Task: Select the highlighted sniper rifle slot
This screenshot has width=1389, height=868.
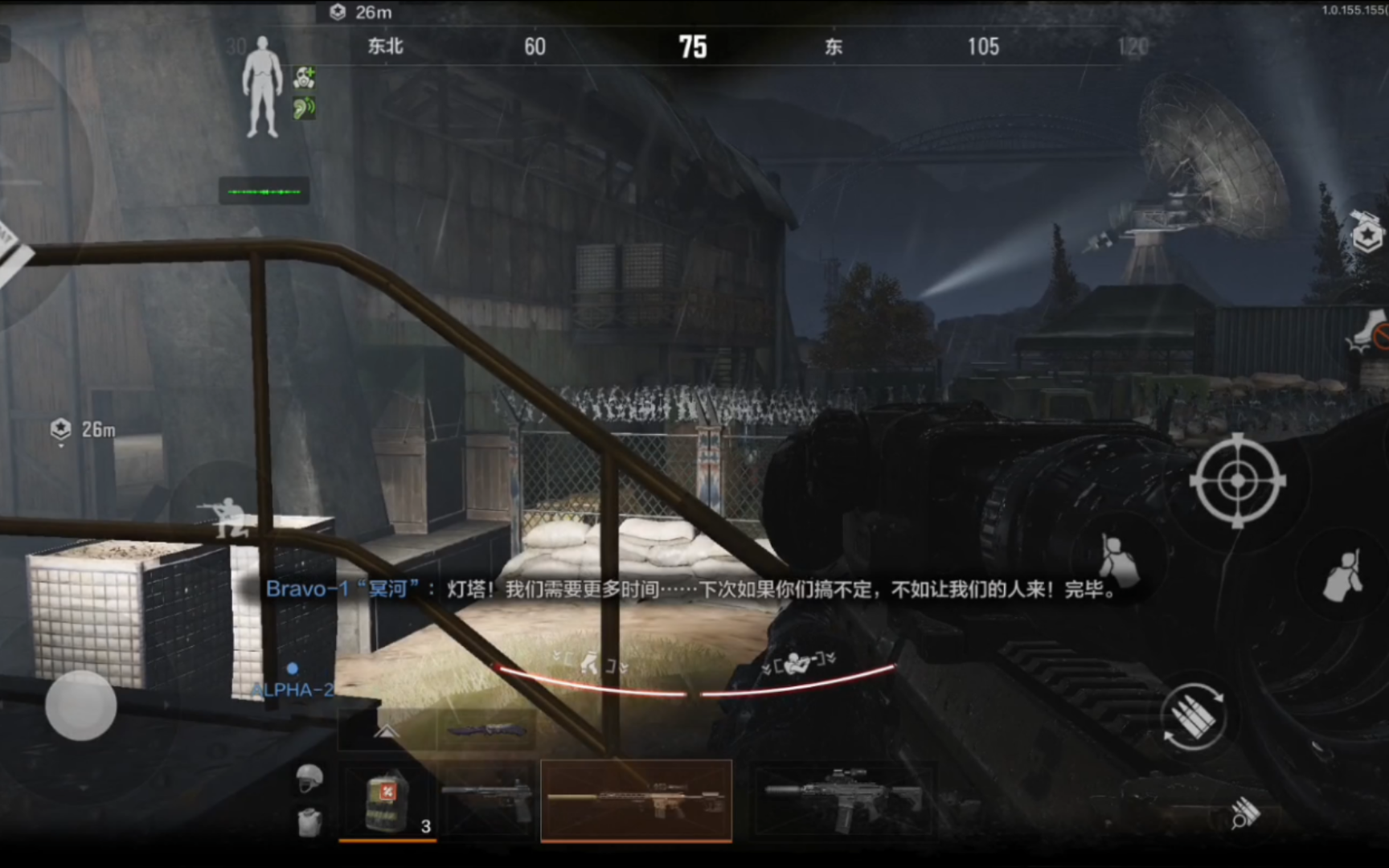Action: coord(636,800)
